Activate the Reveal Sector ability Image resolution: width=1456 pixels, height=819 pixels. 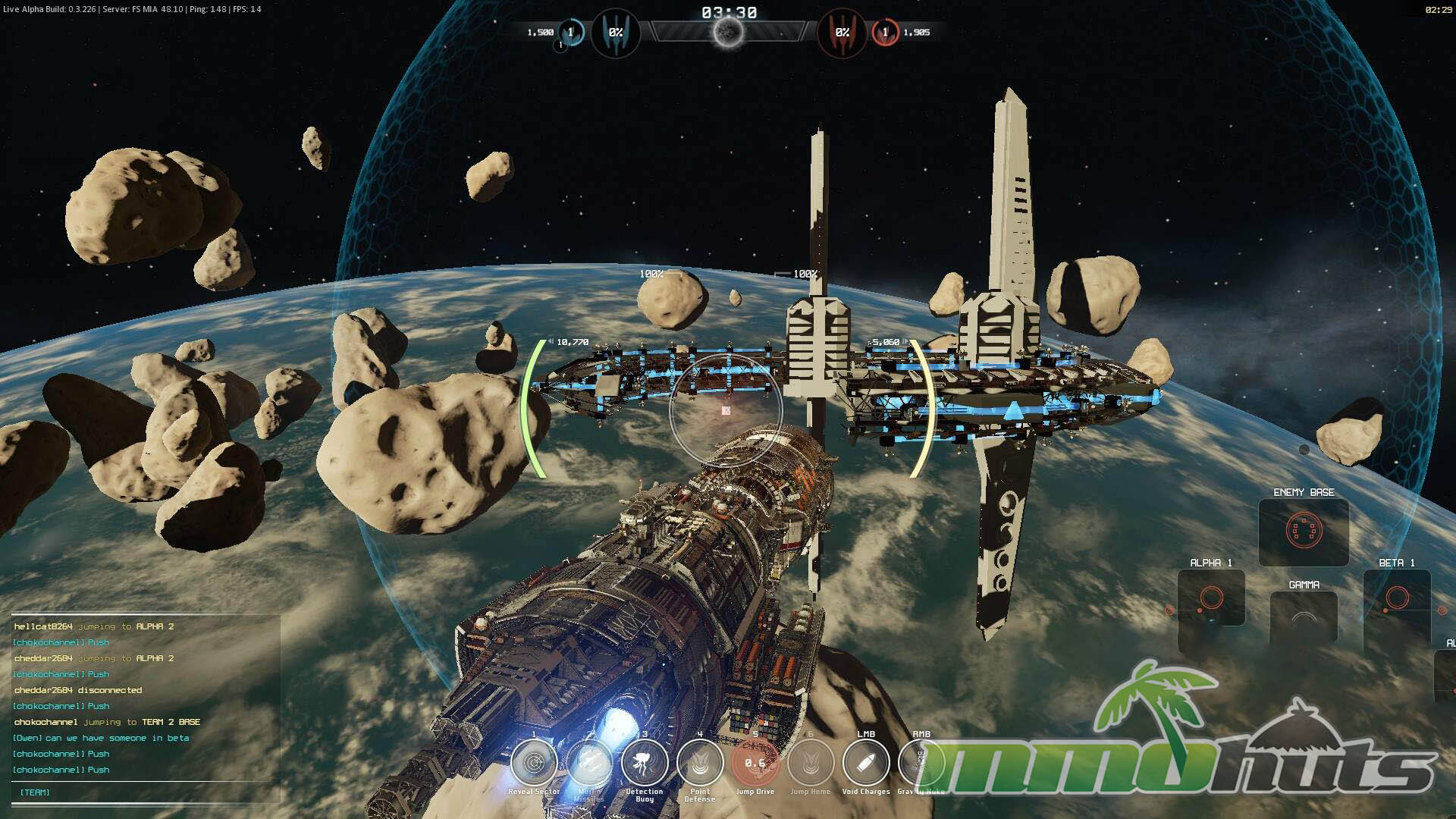534,763
